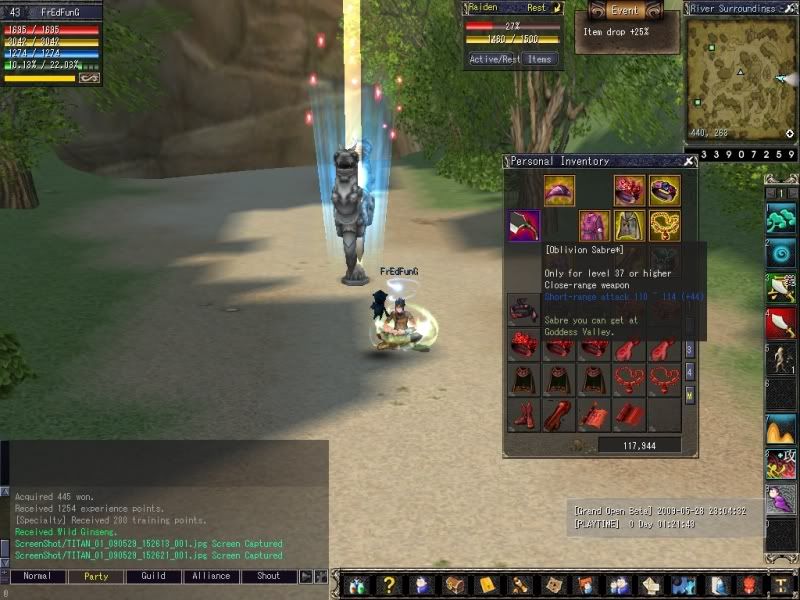
Task: Open the yellow question mark help icon
Action: point(389,585)
